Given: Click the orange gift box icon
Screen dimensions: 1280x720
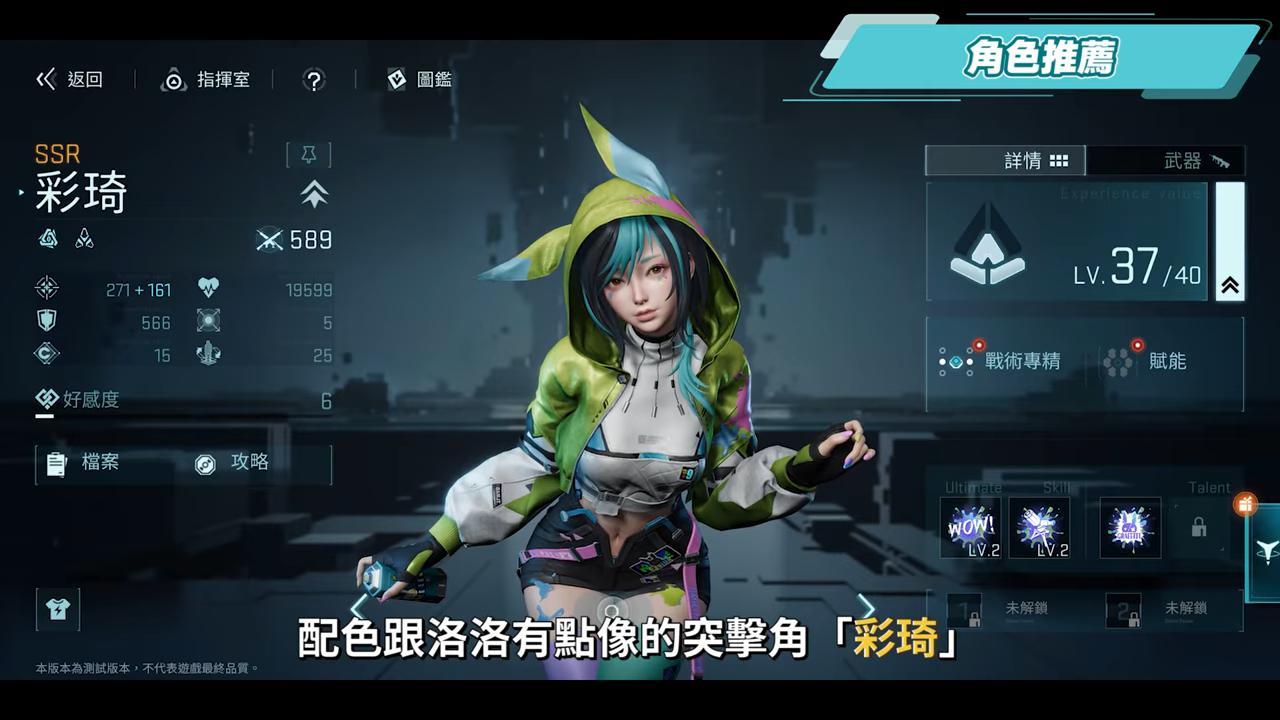Looking at the screenshot, I should (1245, 505).
